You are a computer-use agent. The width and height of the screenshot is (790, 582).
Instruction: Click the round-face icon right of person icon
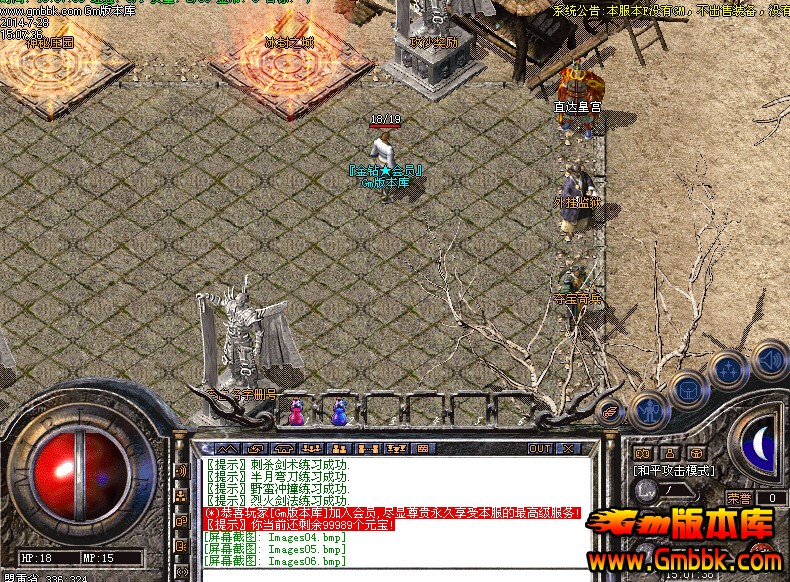coord(696,454)
